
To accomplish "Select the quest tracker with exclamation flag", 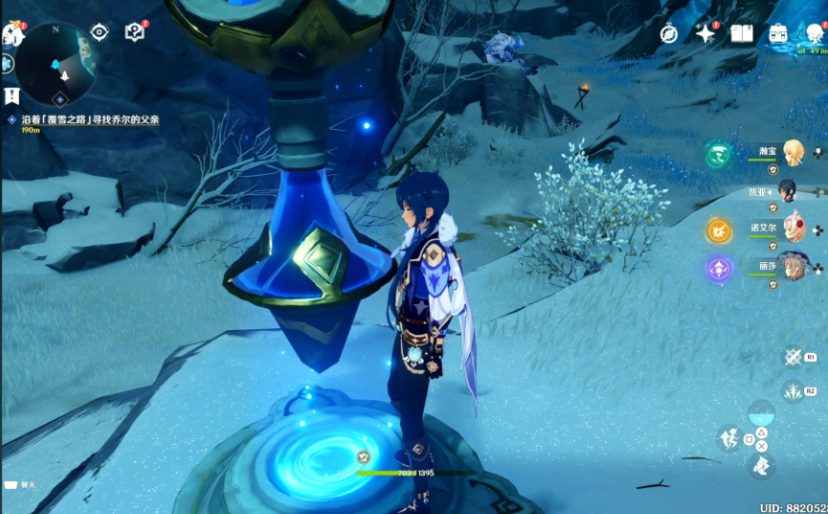I will pyautogui.click(x=12, y=97).
